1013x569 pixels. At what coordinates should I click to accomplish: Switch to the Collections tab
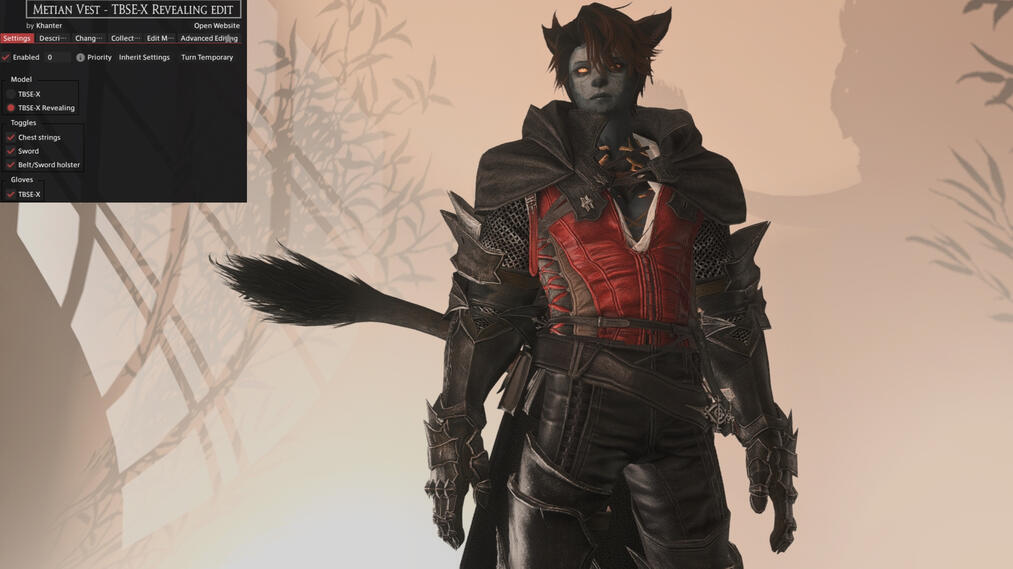click(x=125, y=39)
